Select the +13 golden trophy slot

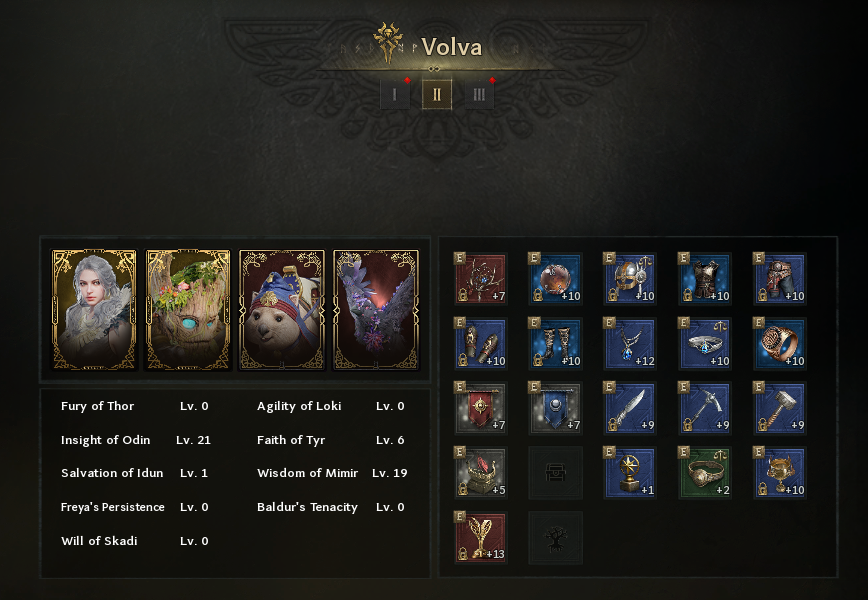point(481,538)
